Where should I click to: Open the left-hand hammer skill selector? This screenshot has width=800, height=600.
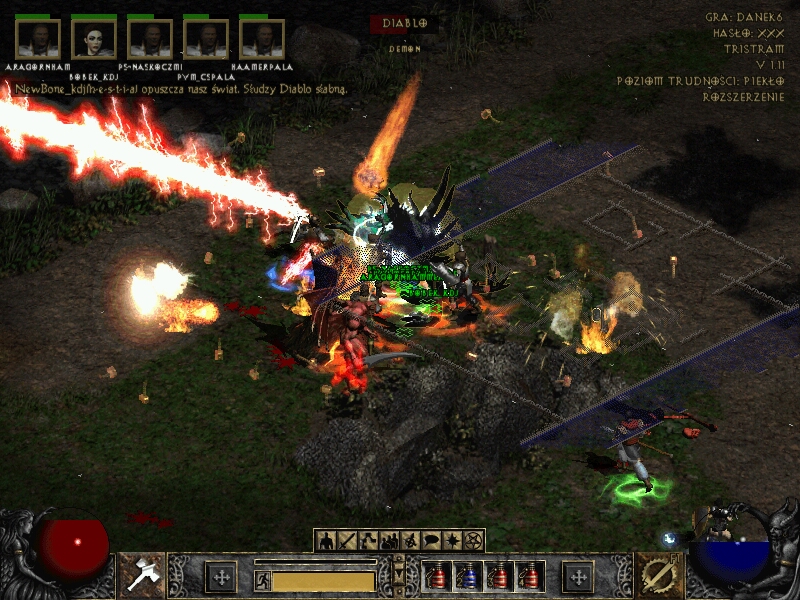pyautogui.click(x=141, y=575)
